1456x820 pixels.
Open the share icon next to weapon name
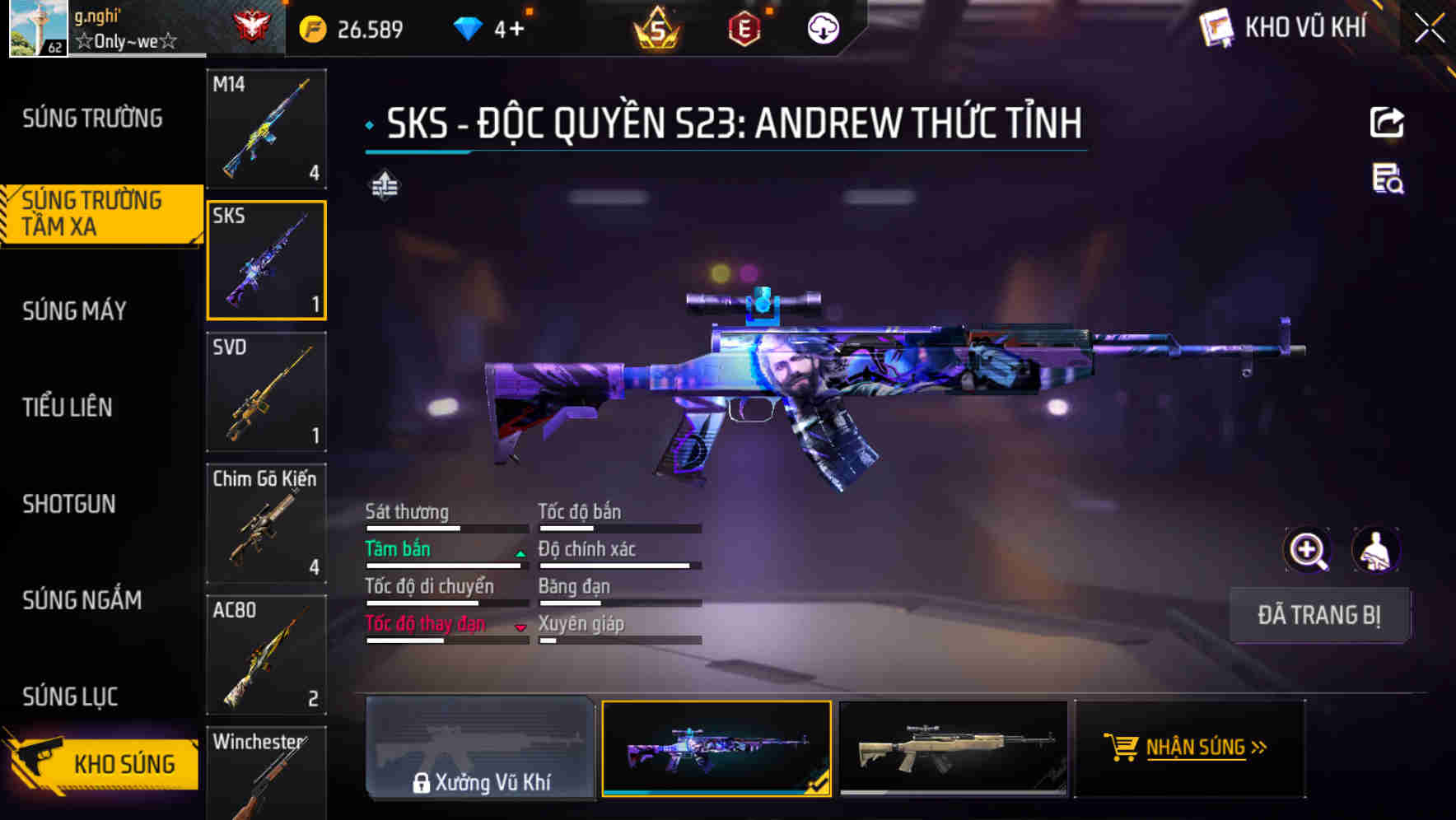[x=1387, y=122]
